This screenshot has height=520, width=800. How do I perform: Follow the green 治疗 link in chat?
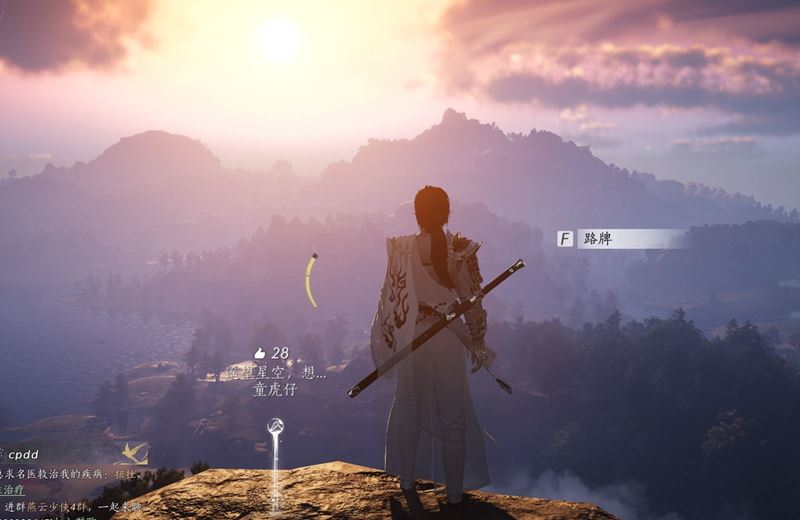pos(12,490)
